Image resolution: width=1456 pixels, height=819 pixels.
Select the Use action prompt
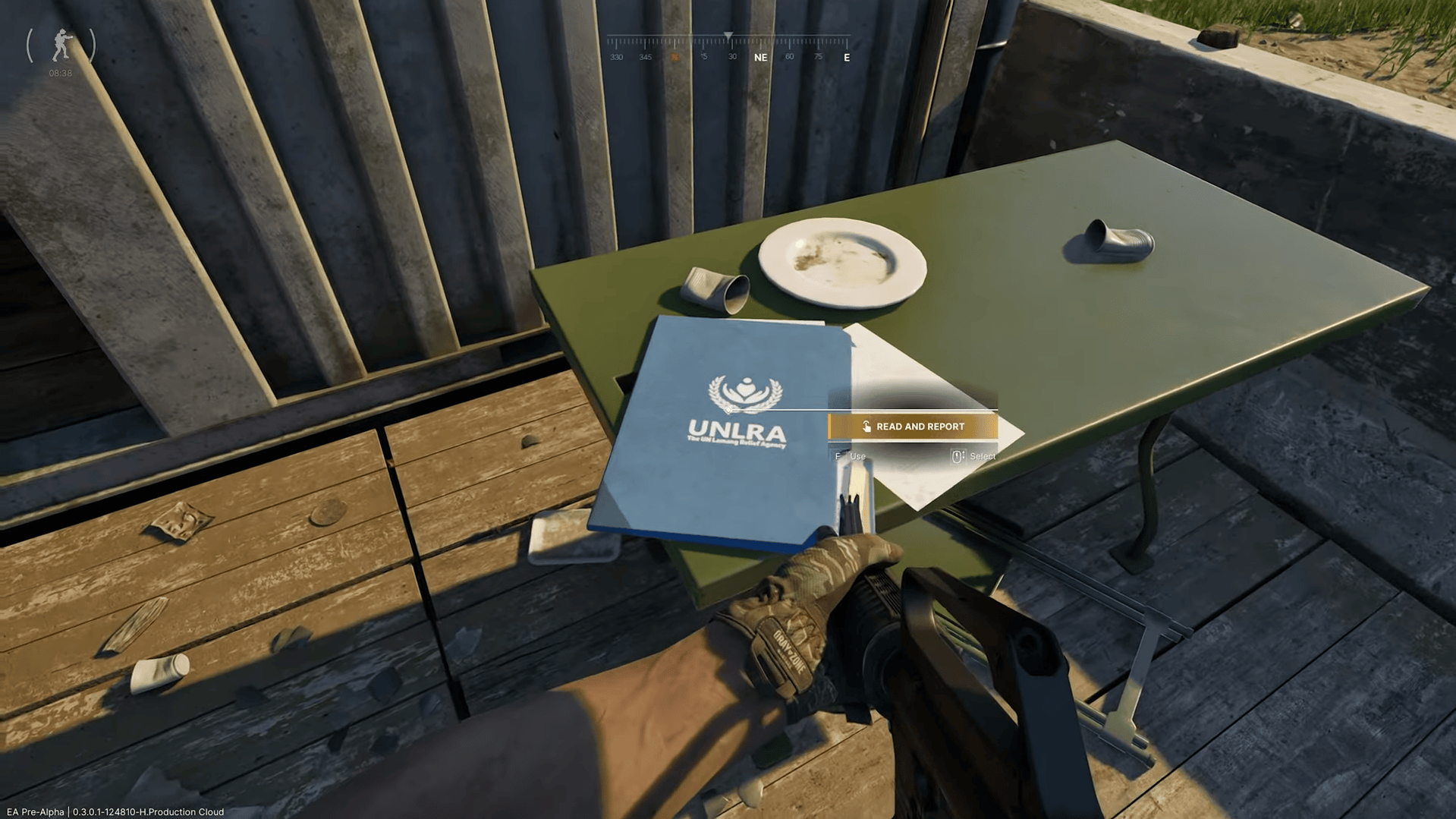pos(857,456)
